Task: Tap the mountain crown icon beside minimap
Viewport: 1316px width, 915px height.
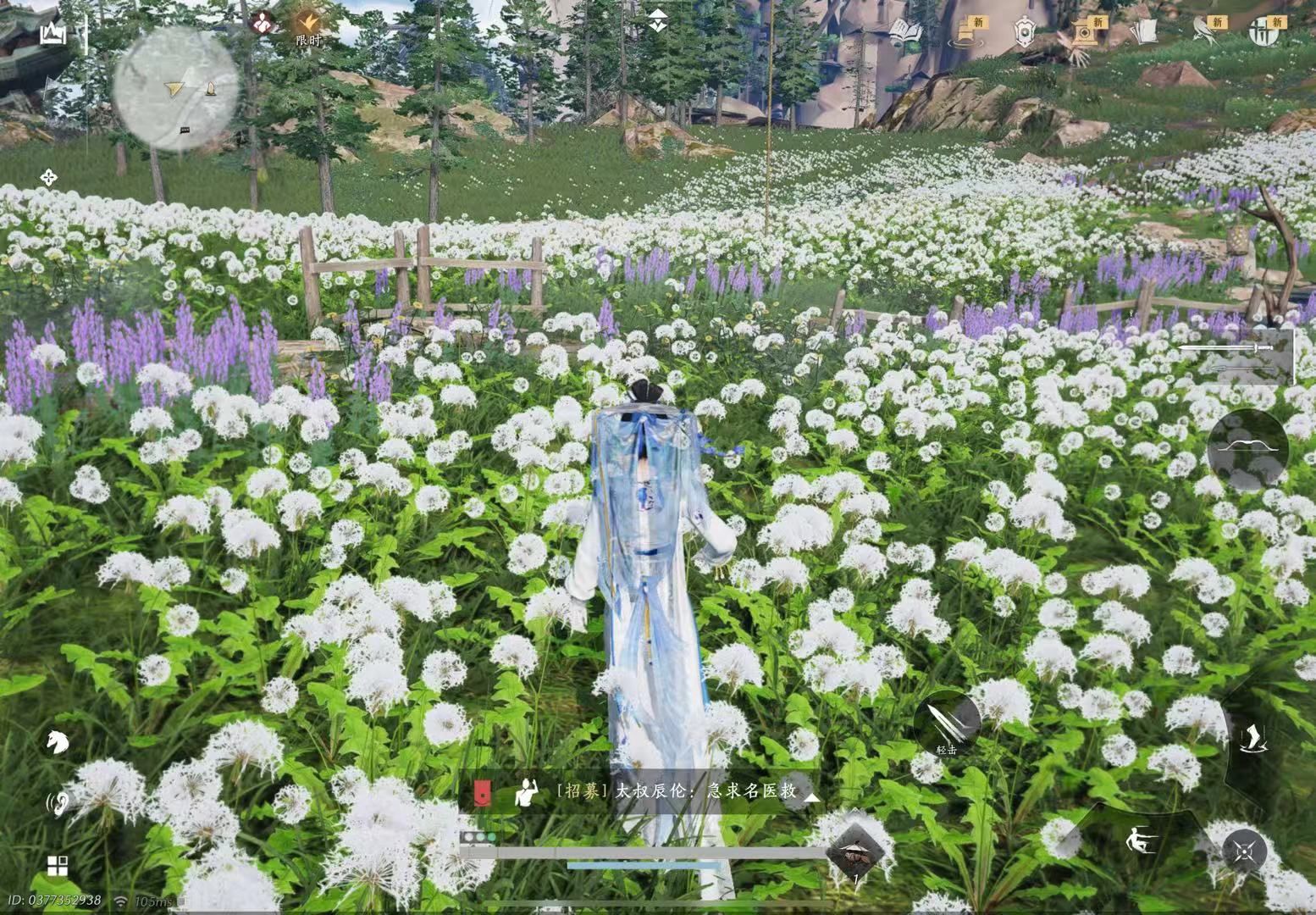Action: (53, 34)
